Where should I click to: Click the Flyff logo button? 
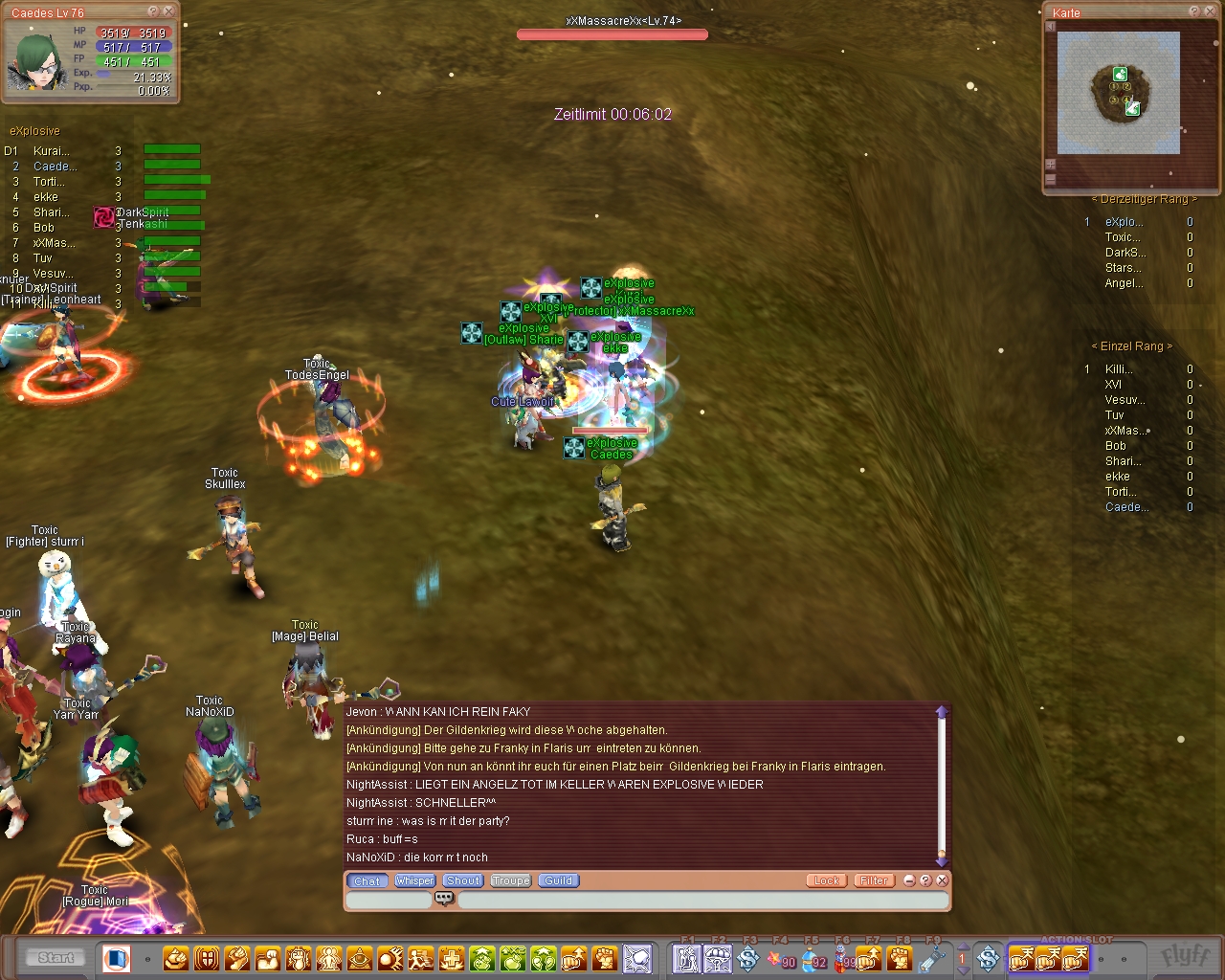(x=1184, y=956)
